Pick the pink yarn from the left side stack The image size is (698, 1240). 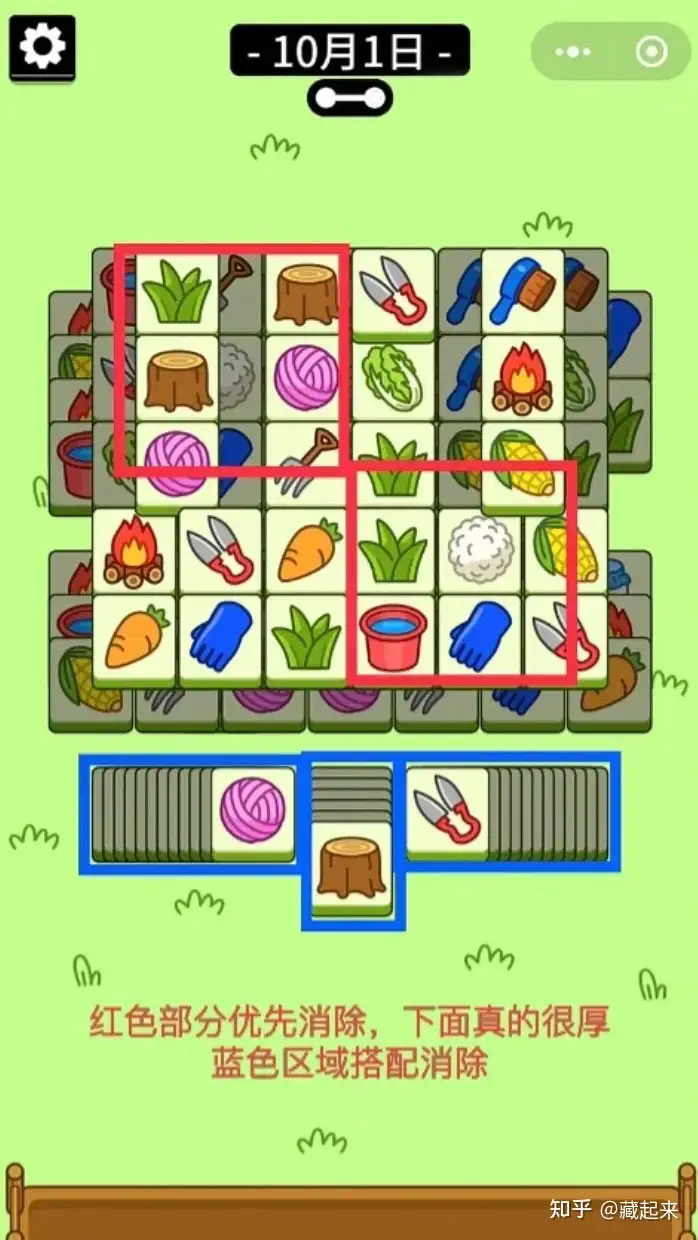click(x=252, y=810)
